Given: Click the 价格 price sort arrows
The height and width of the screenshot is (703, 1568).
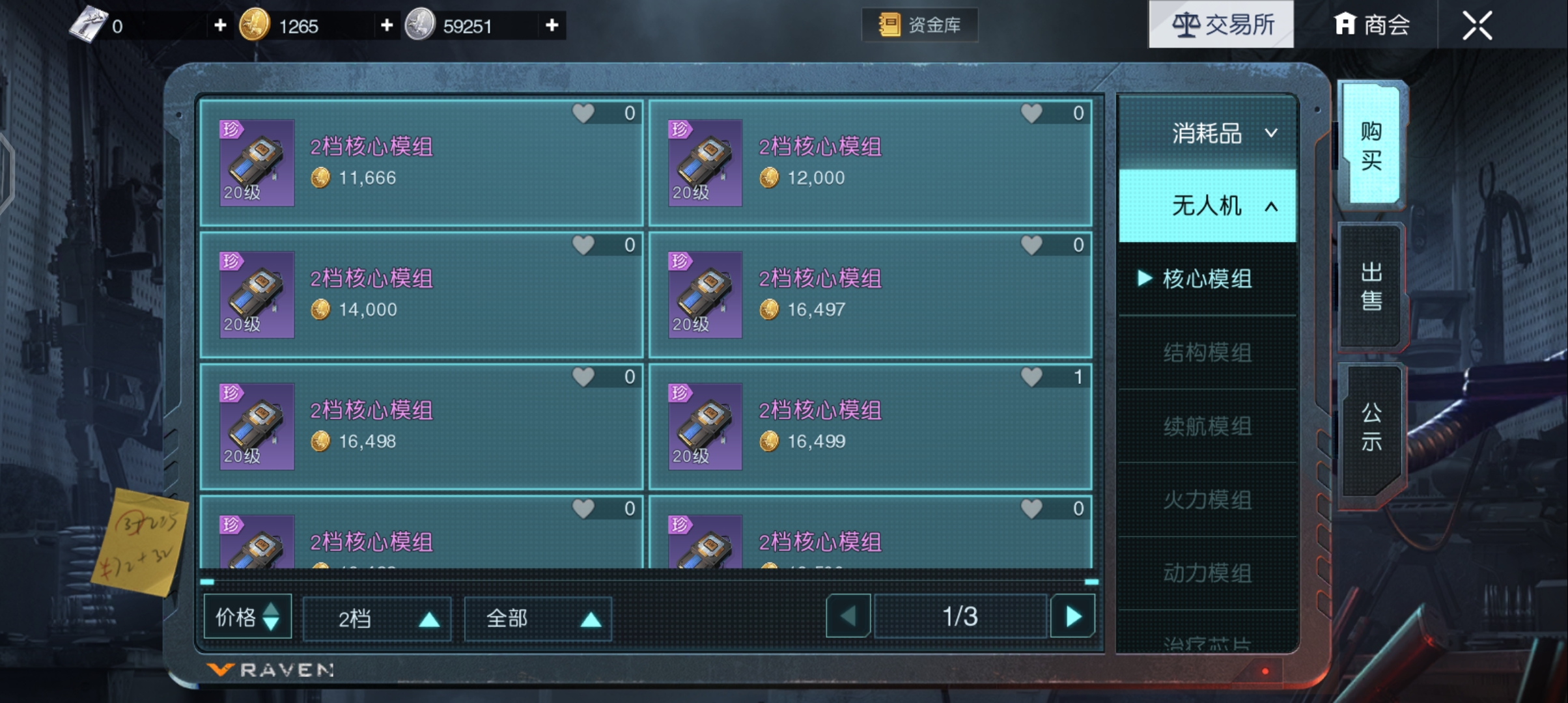Looking at the screenshot, I should pos(272,617).
